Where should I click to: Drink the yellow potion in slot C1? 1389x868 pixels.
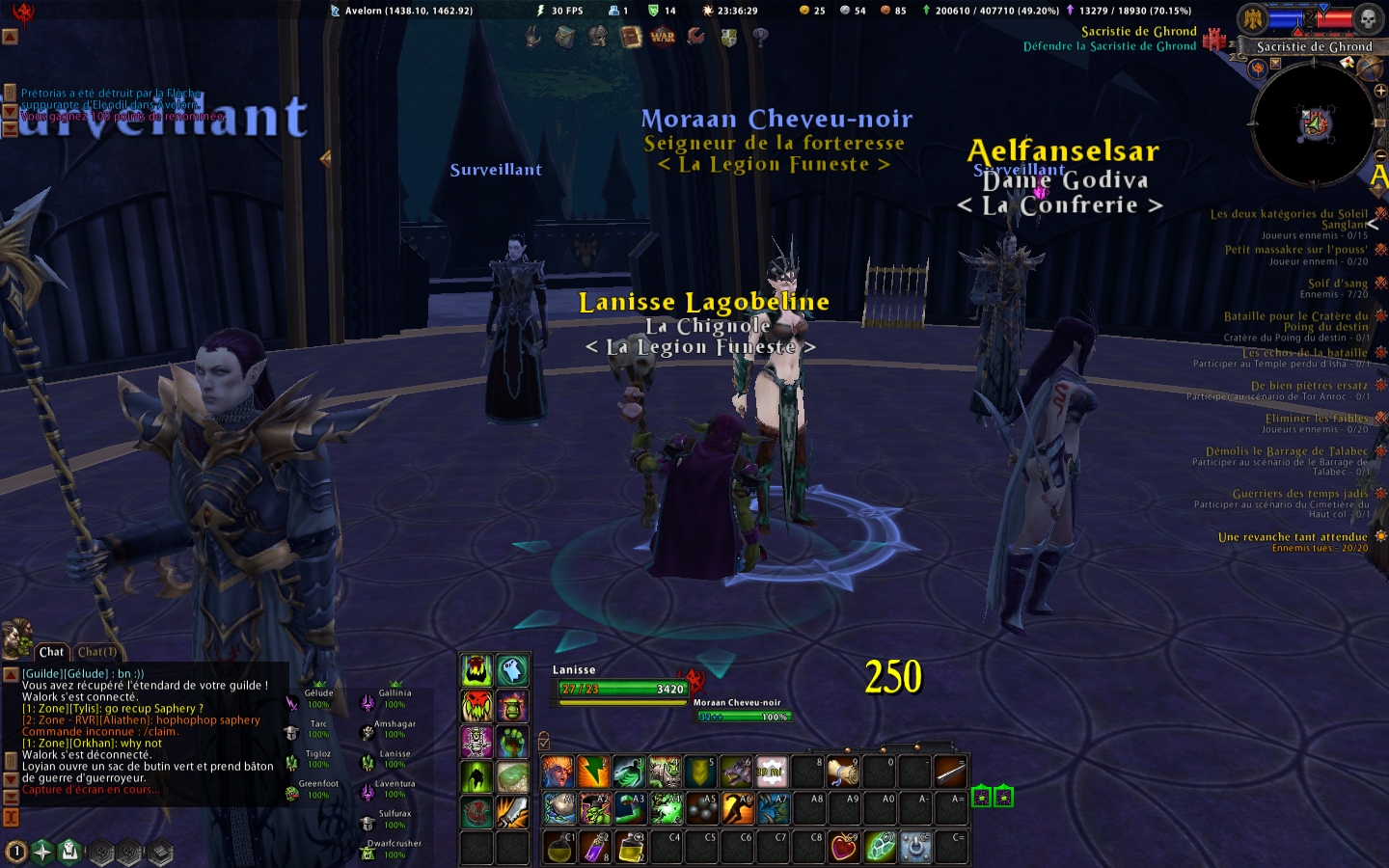click(x=558, y=847)
